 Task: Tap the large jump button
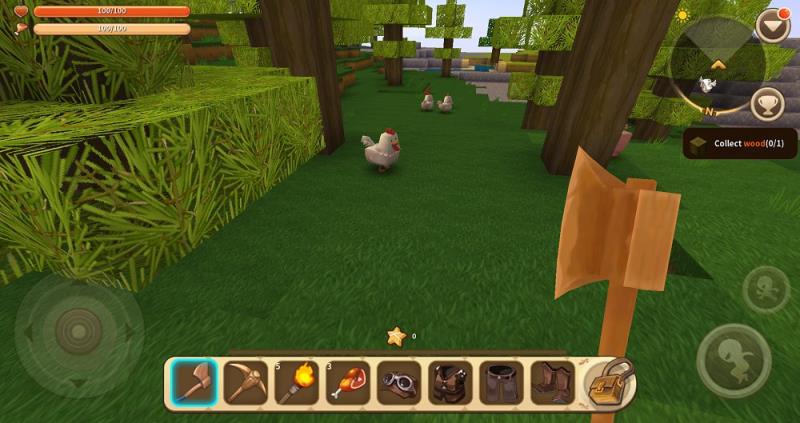tap(734, 360)
